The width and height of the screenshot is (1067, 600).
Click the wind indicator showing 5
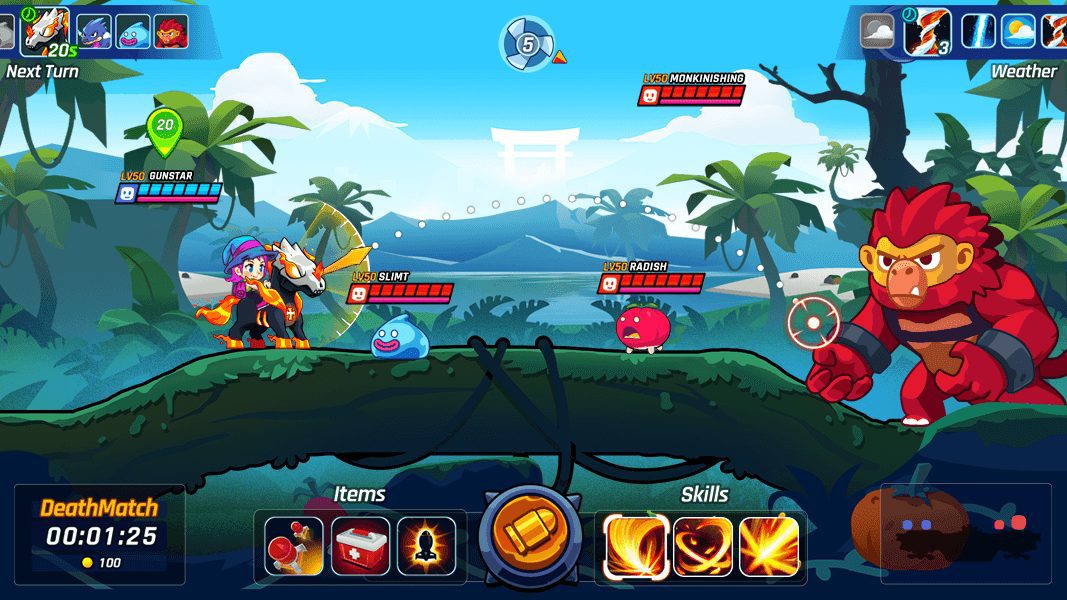click(x=527, y=44)
